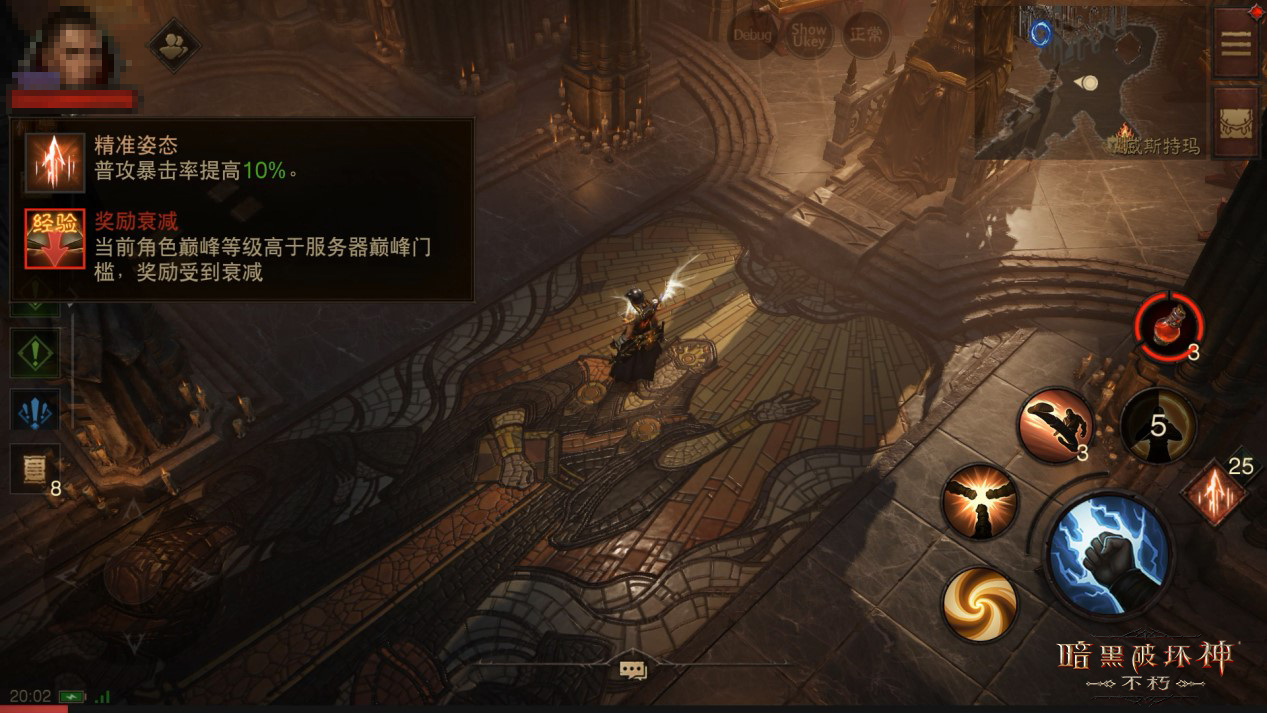Viewport: 1267px width, 713px height.
Task: Click the Debug button
Action: pyautogui.click(x=752, y=36)
